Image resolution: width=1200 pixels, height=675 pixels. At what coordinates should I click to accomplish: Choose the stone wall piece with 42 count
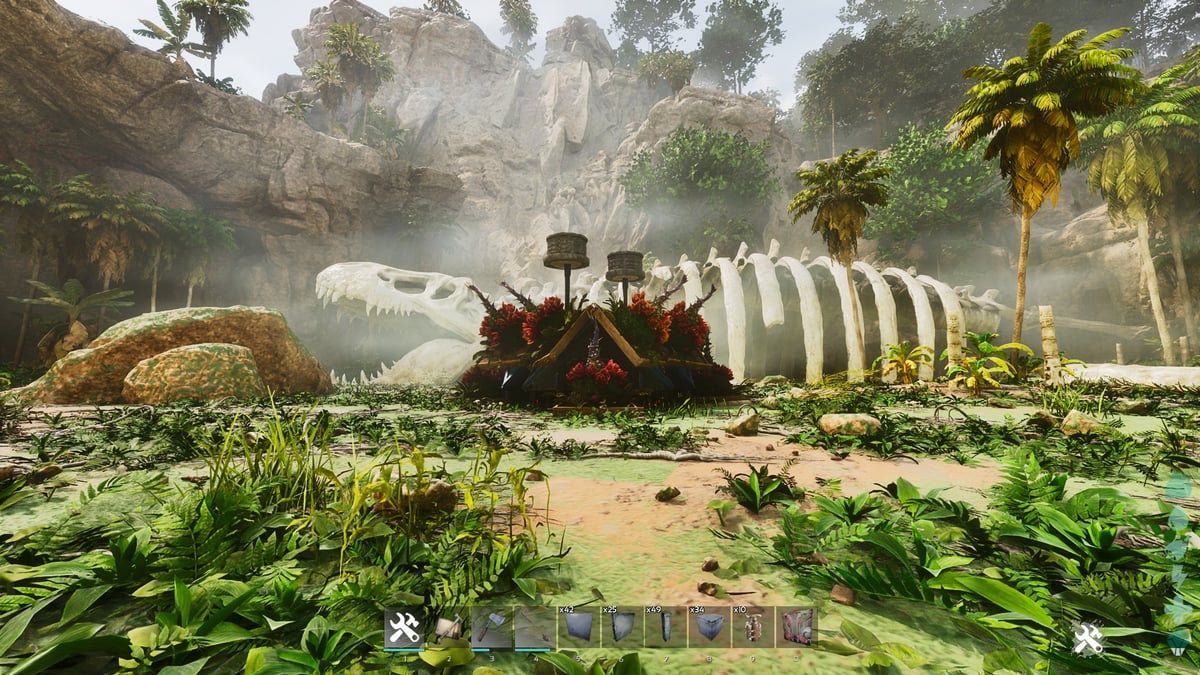point(578,628)
